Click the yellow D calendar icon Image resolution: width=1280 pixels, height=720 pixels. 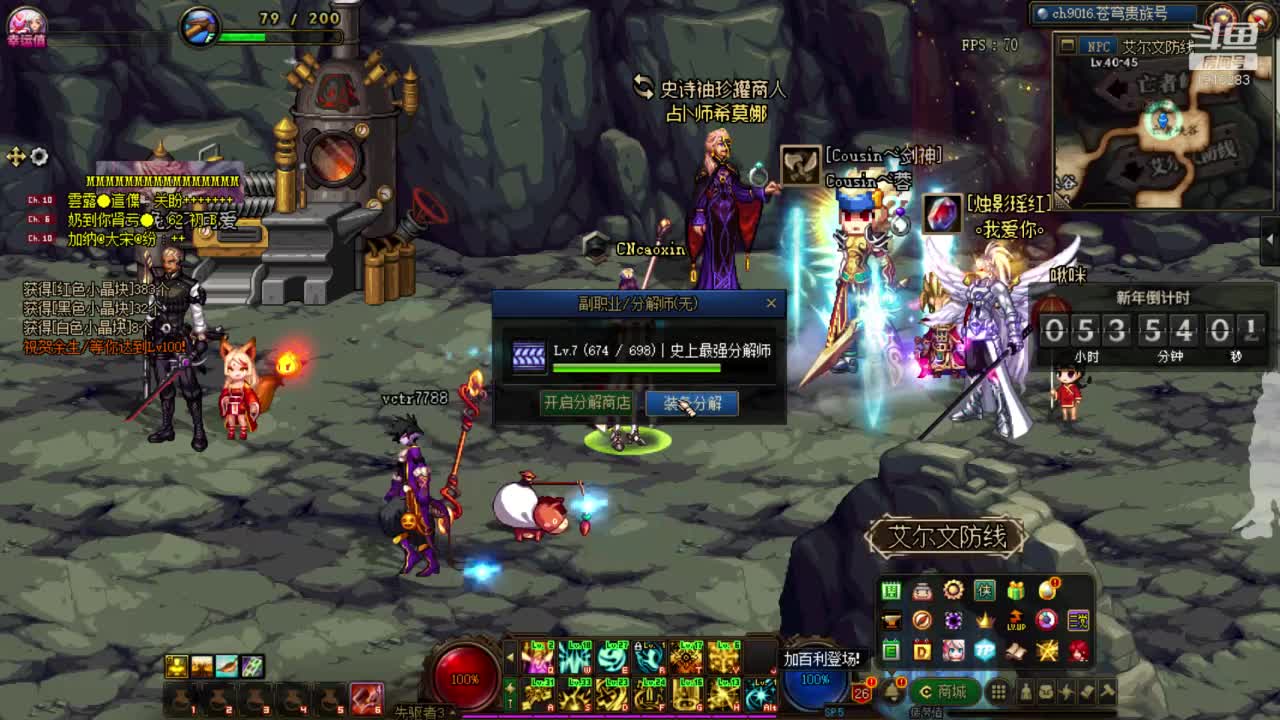point(922,651)
